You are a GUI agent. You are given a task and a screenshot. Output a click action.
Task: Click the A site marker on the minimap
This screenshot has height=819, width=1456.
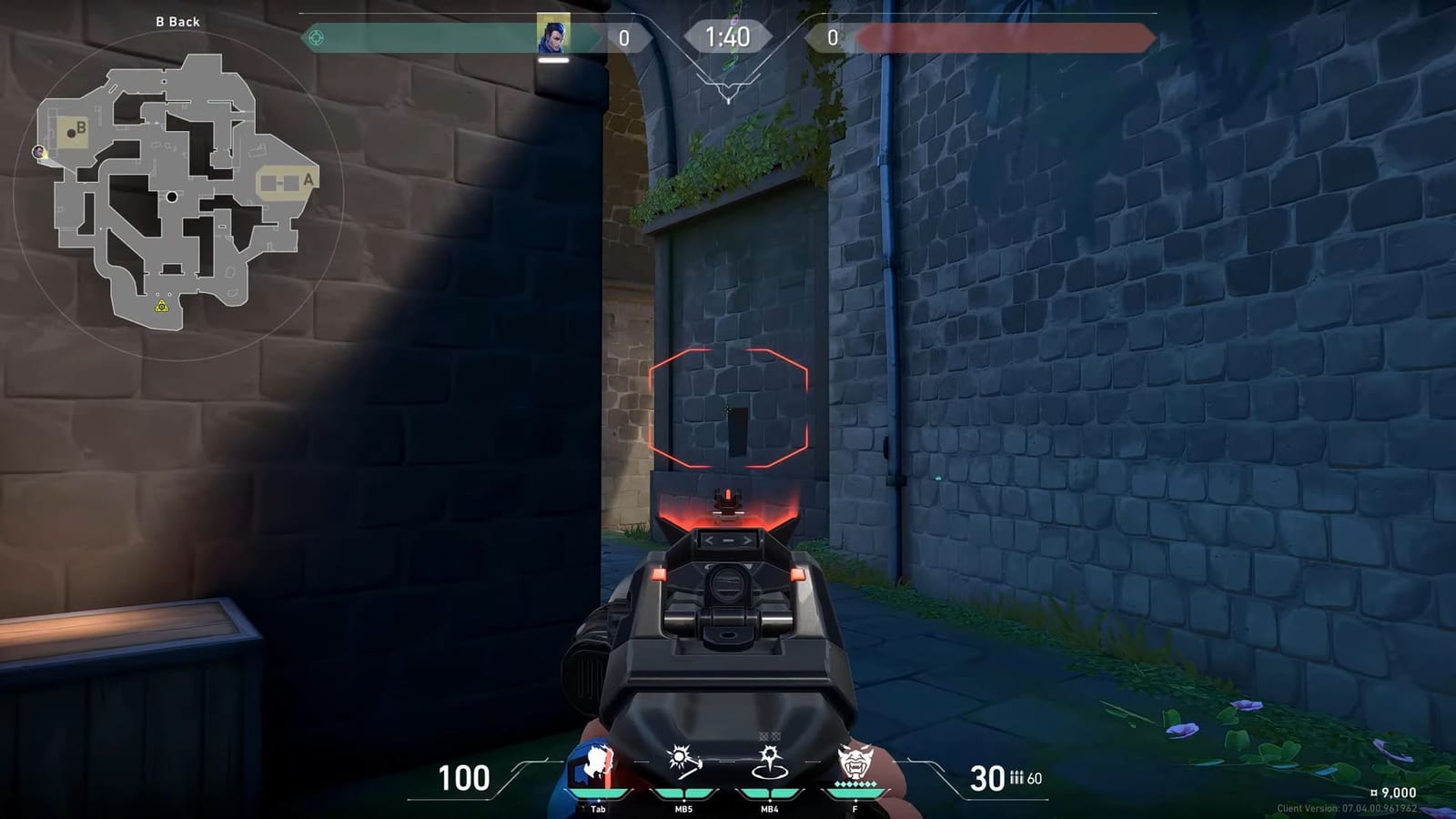pyautogui.click(x=309, y=181)
